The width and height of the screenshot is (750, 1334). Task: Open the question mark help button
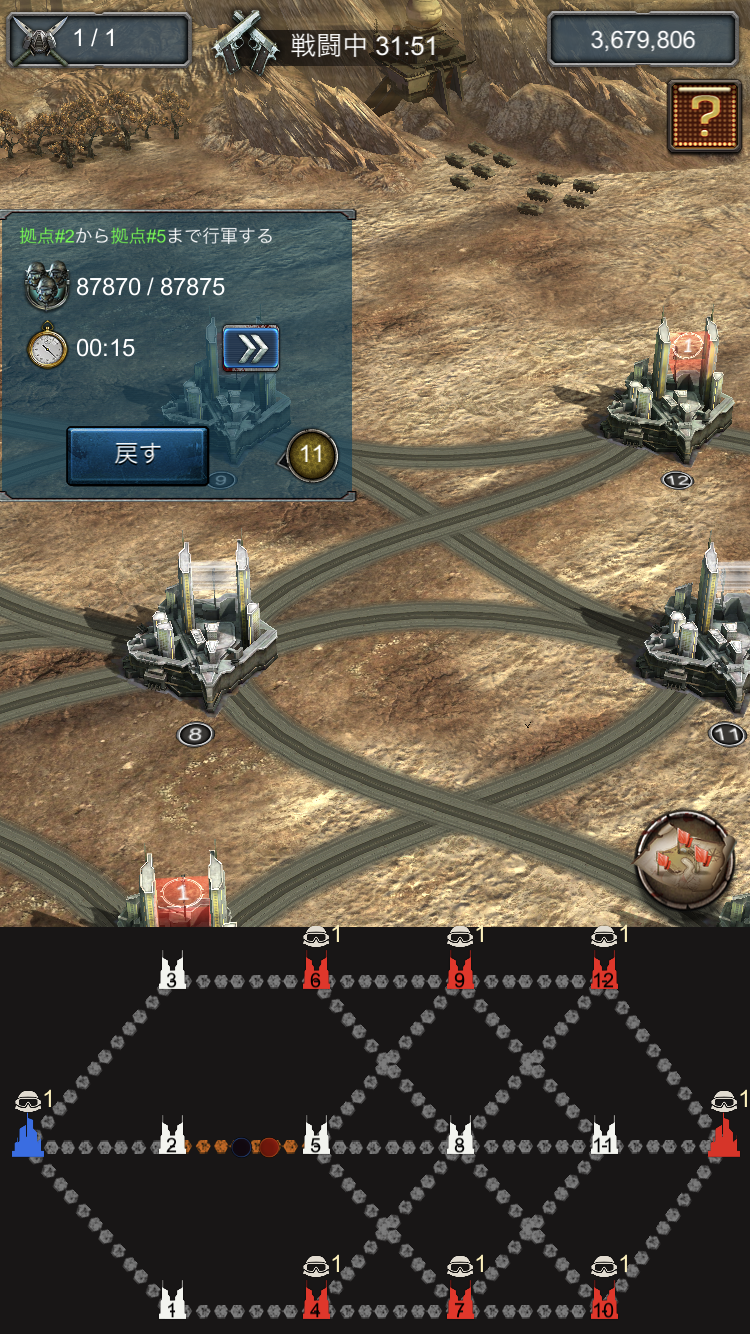[x=705, y=116]
